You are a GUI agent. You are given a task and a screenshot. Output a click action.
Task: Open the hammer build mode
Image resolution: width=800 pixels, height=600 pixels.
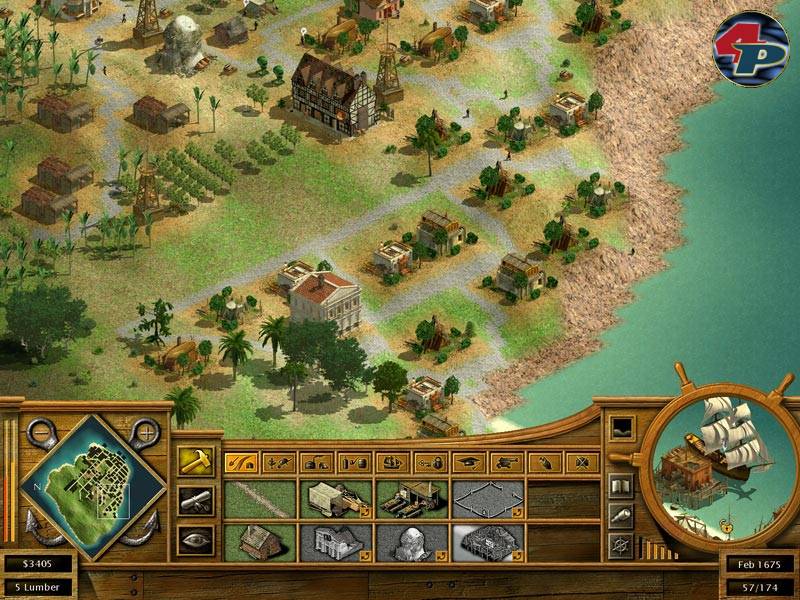tap(193, 461)
